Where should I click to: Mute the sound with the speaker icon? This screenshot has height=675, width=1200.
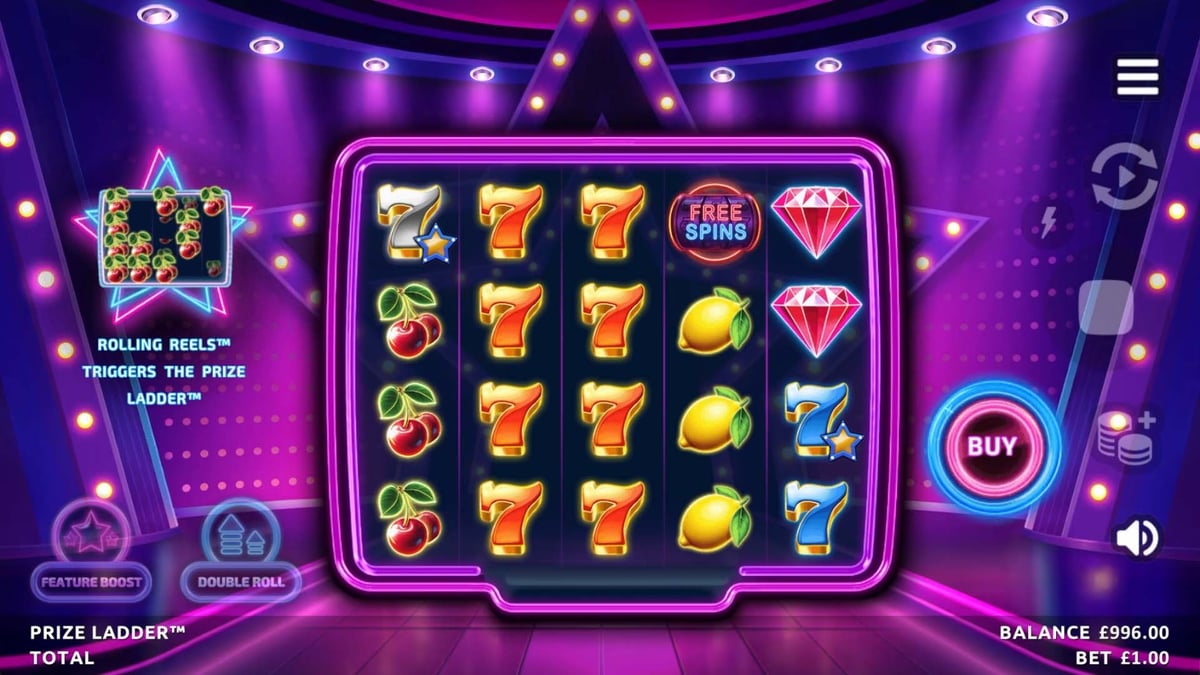[1137, 538]
